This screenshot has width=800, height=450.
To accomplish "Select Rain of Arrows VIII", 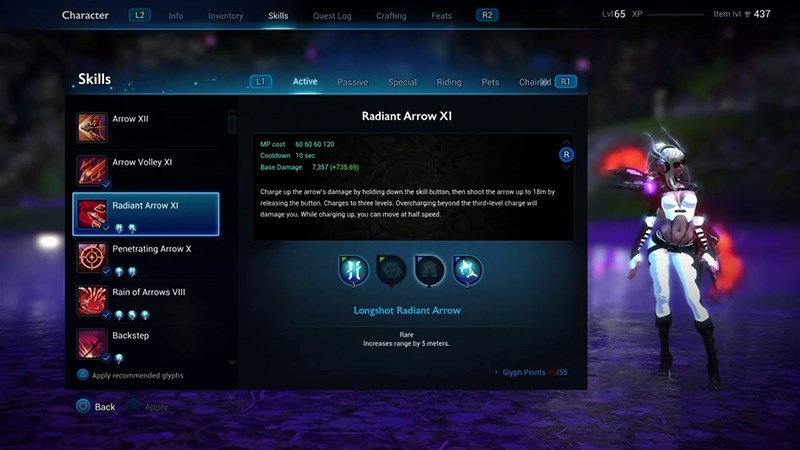I will point(146,299).
